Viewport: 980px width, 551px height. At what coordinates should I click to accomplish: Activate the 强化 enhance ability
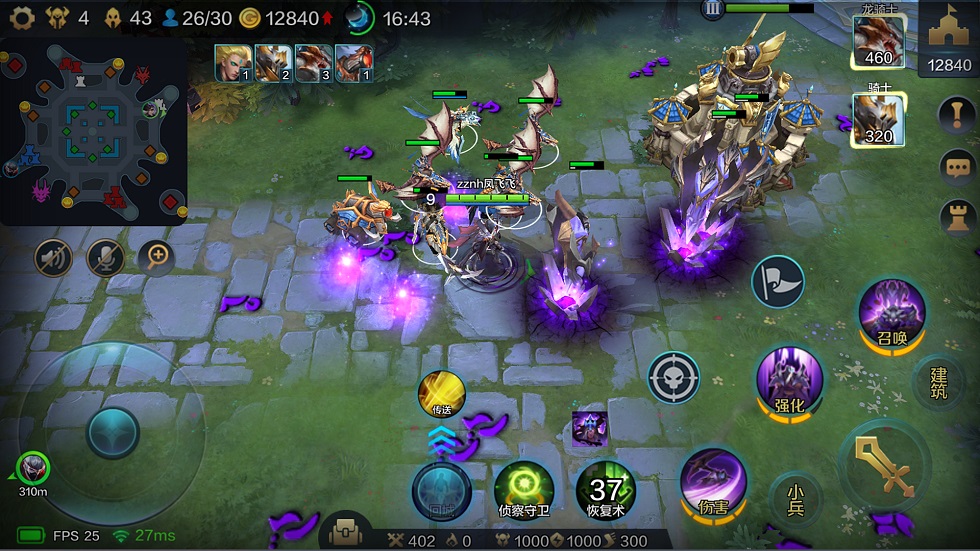click(789, 380)
